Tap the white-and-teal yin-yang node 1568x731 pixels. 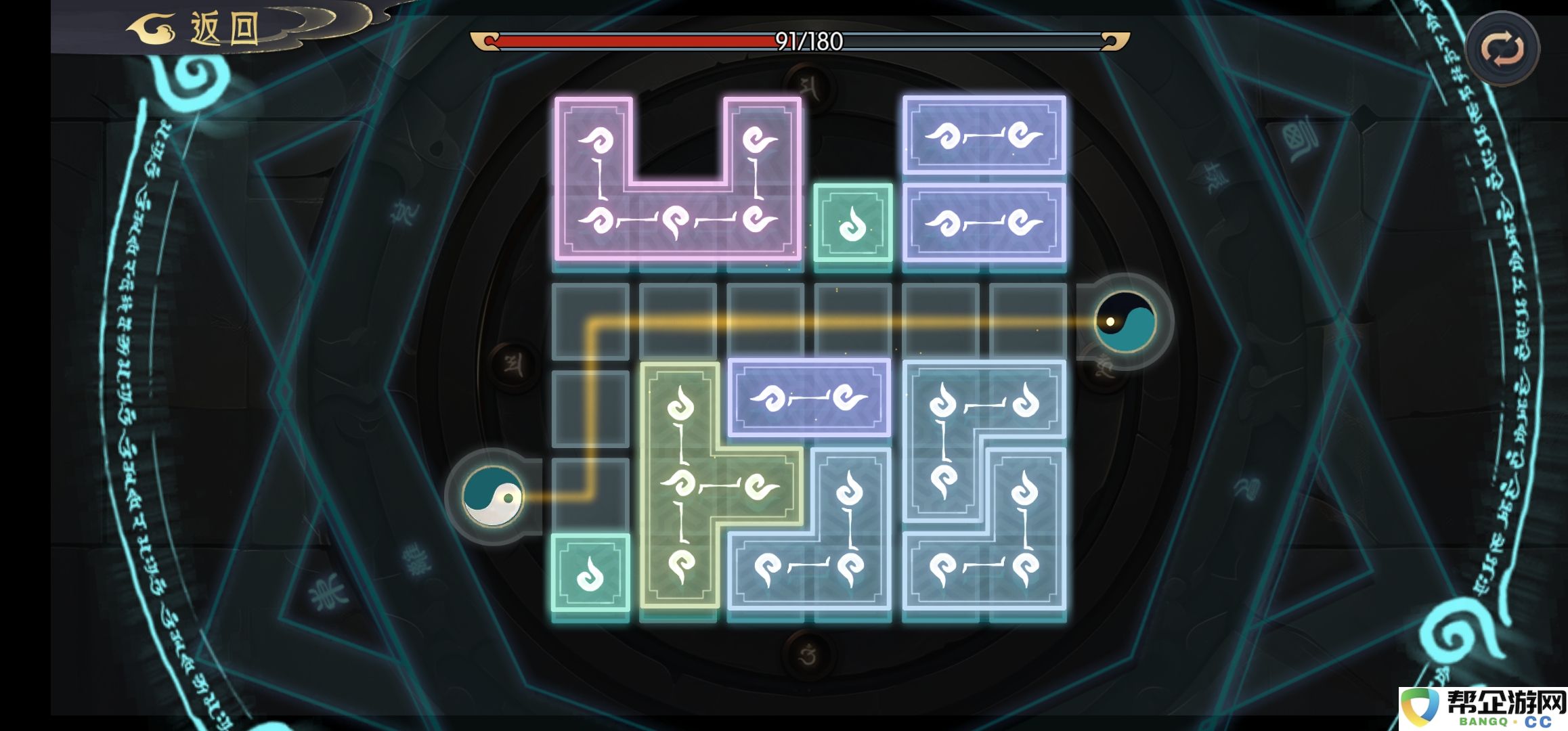[493, 497]
